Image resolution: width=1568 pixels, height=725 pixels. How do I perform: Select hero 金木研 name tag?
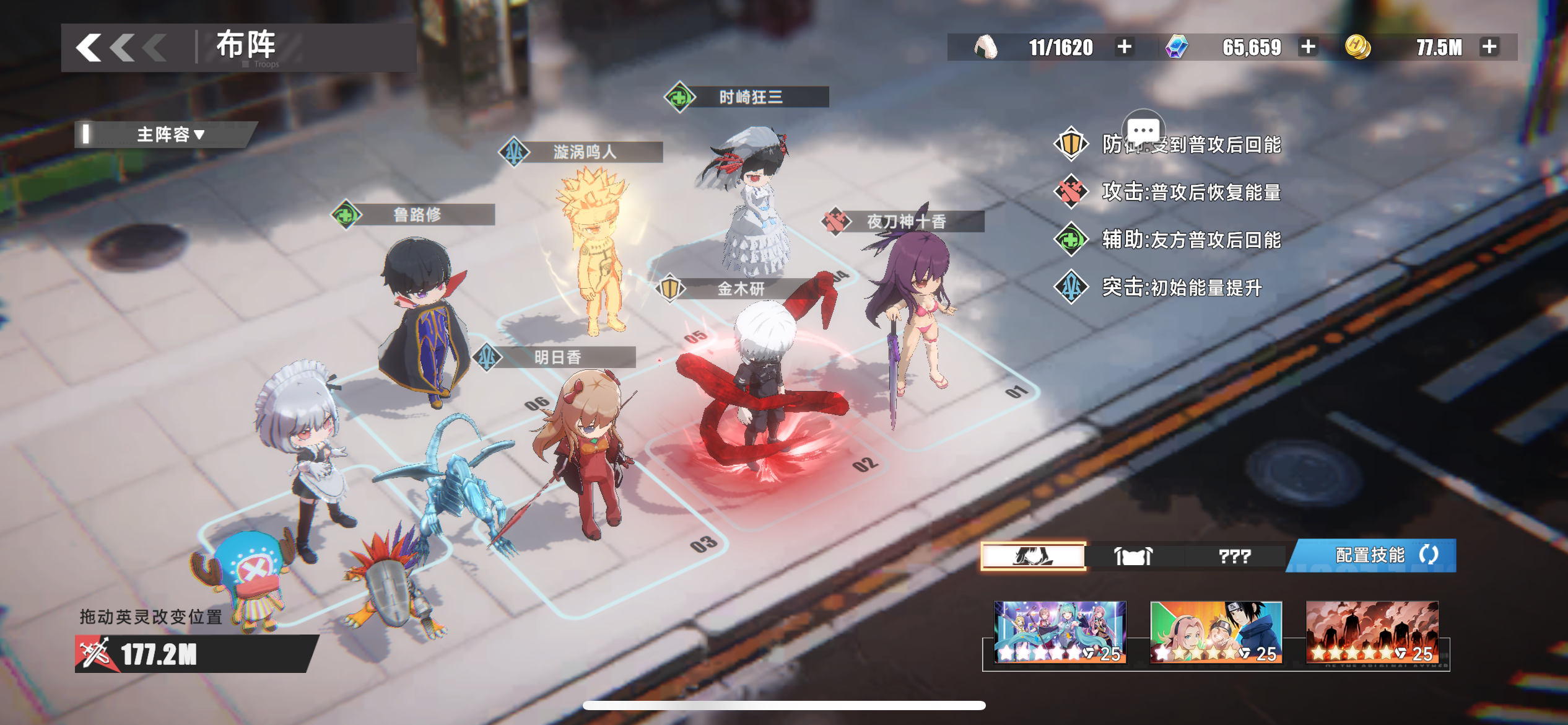pyautogui.click(x=740, y=289)
